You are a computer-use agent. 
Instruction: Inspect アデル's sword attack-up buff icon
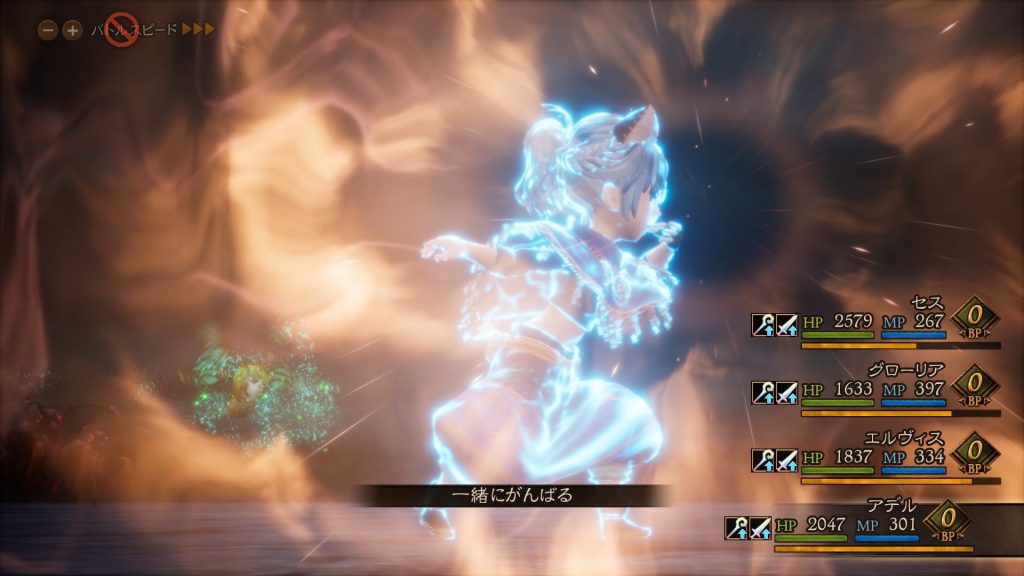point(760,527)
